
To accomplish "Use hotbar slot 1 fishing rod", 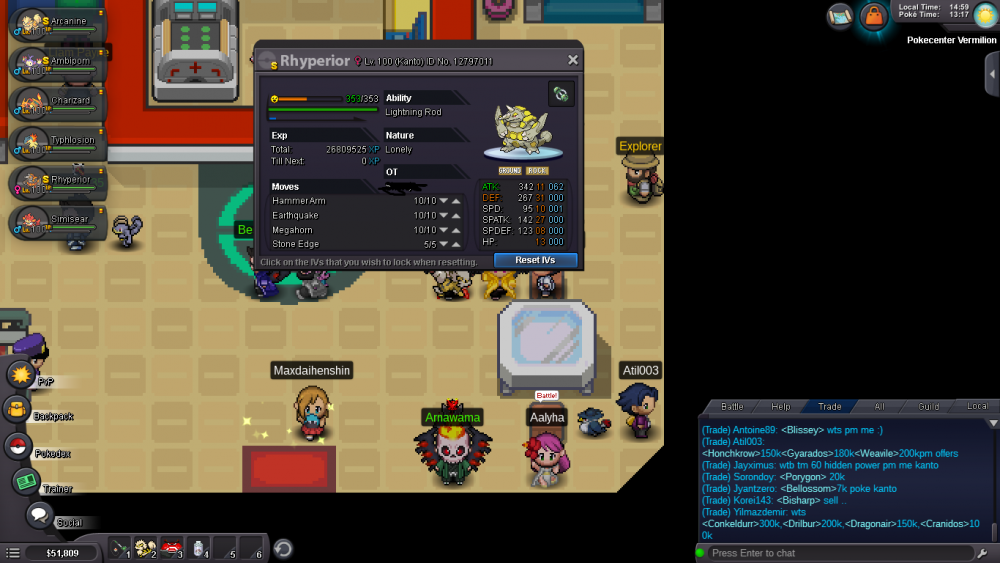I will point(120,548).
